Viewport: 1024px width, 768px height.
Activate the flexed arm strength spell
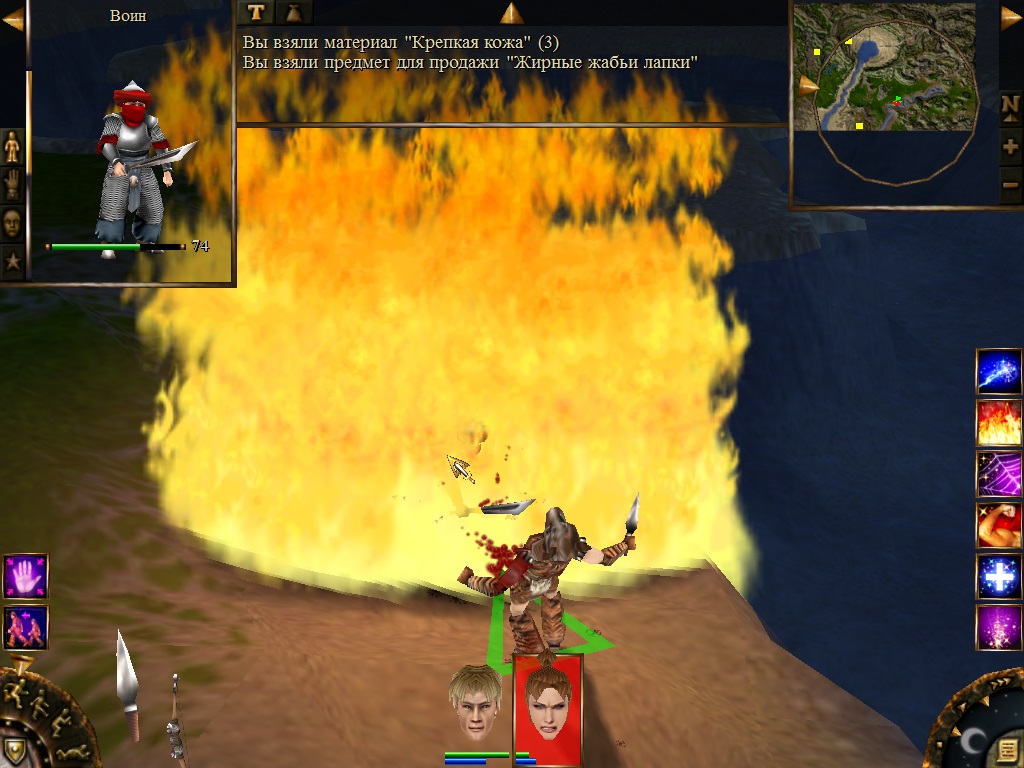(x=999, y=525)
